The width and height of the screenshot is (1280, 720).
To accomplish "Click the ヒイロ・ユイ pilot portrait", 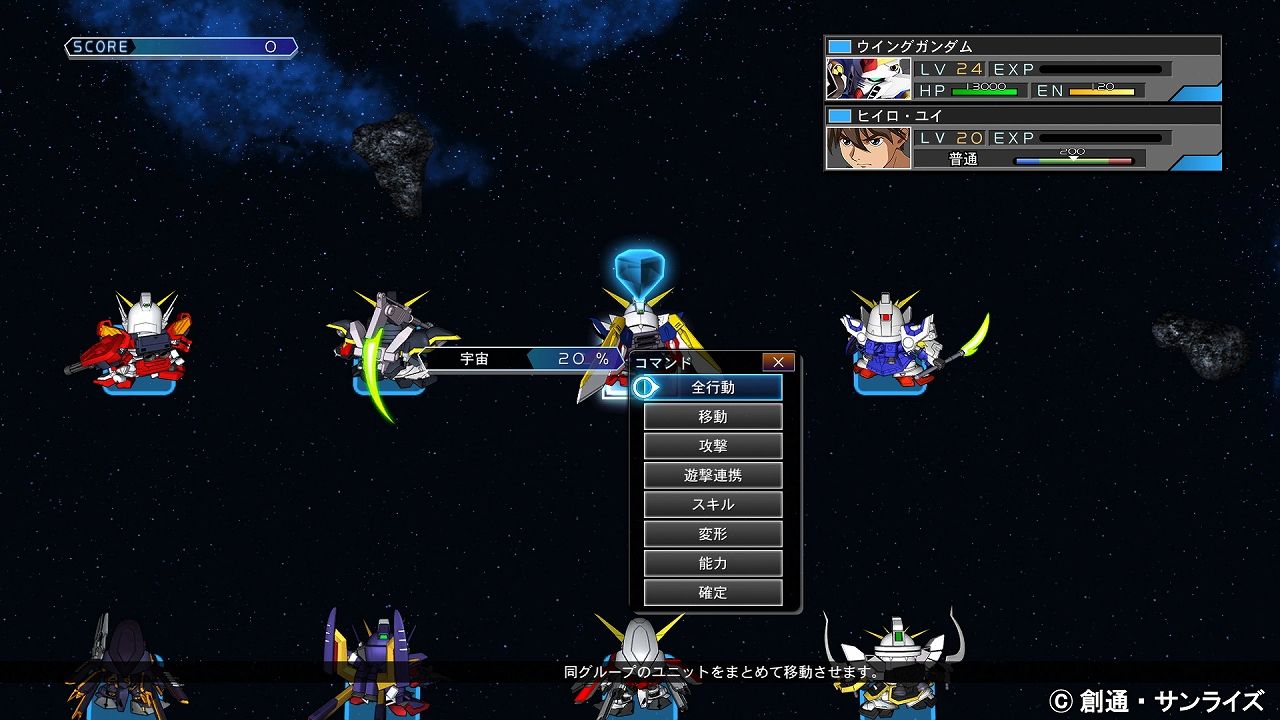I will click(868, 147).
